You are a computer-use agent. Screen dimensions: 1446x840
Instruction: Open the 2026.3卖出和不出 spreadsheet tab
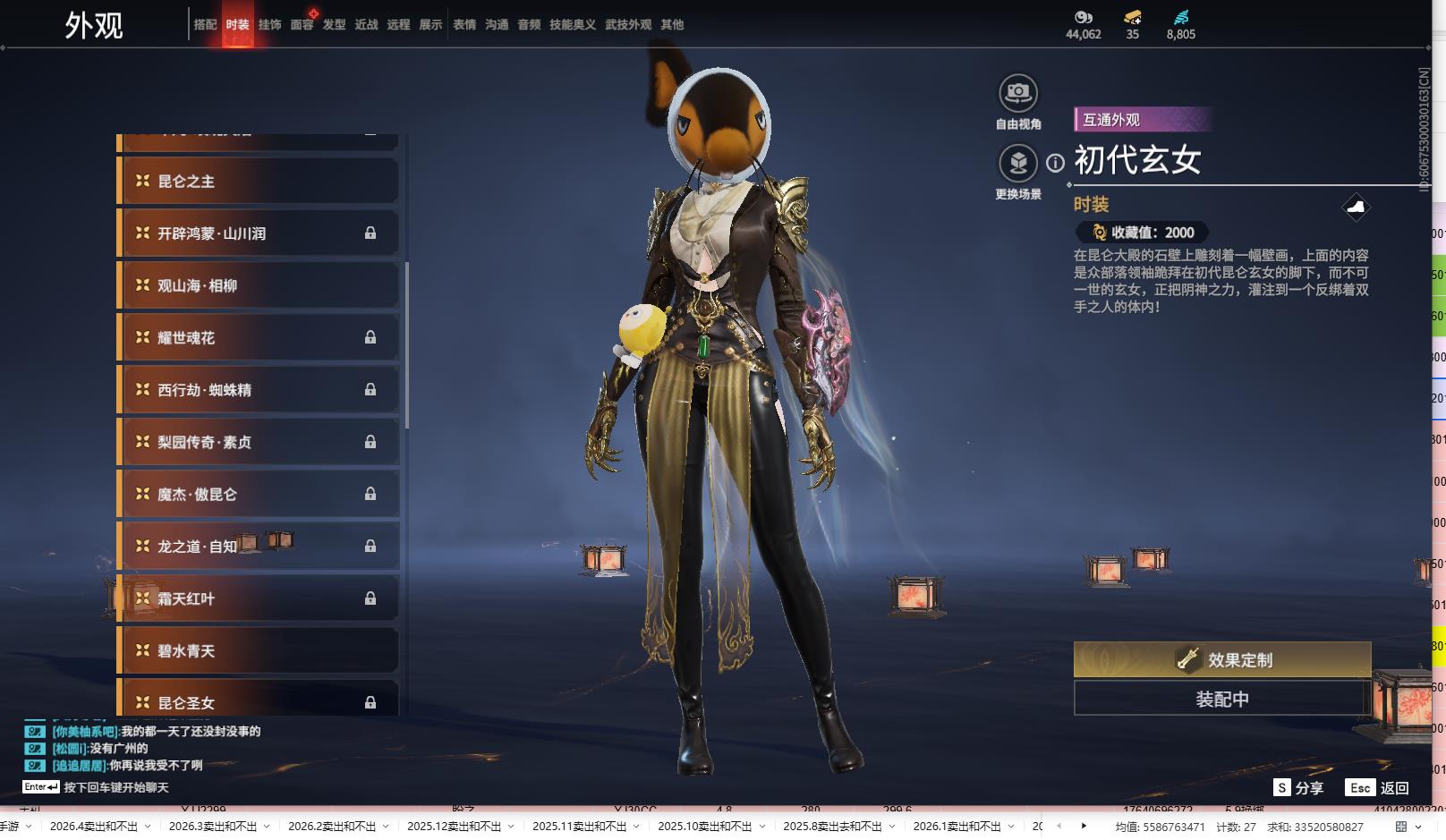pyautogui.click(x=212, y=827)
